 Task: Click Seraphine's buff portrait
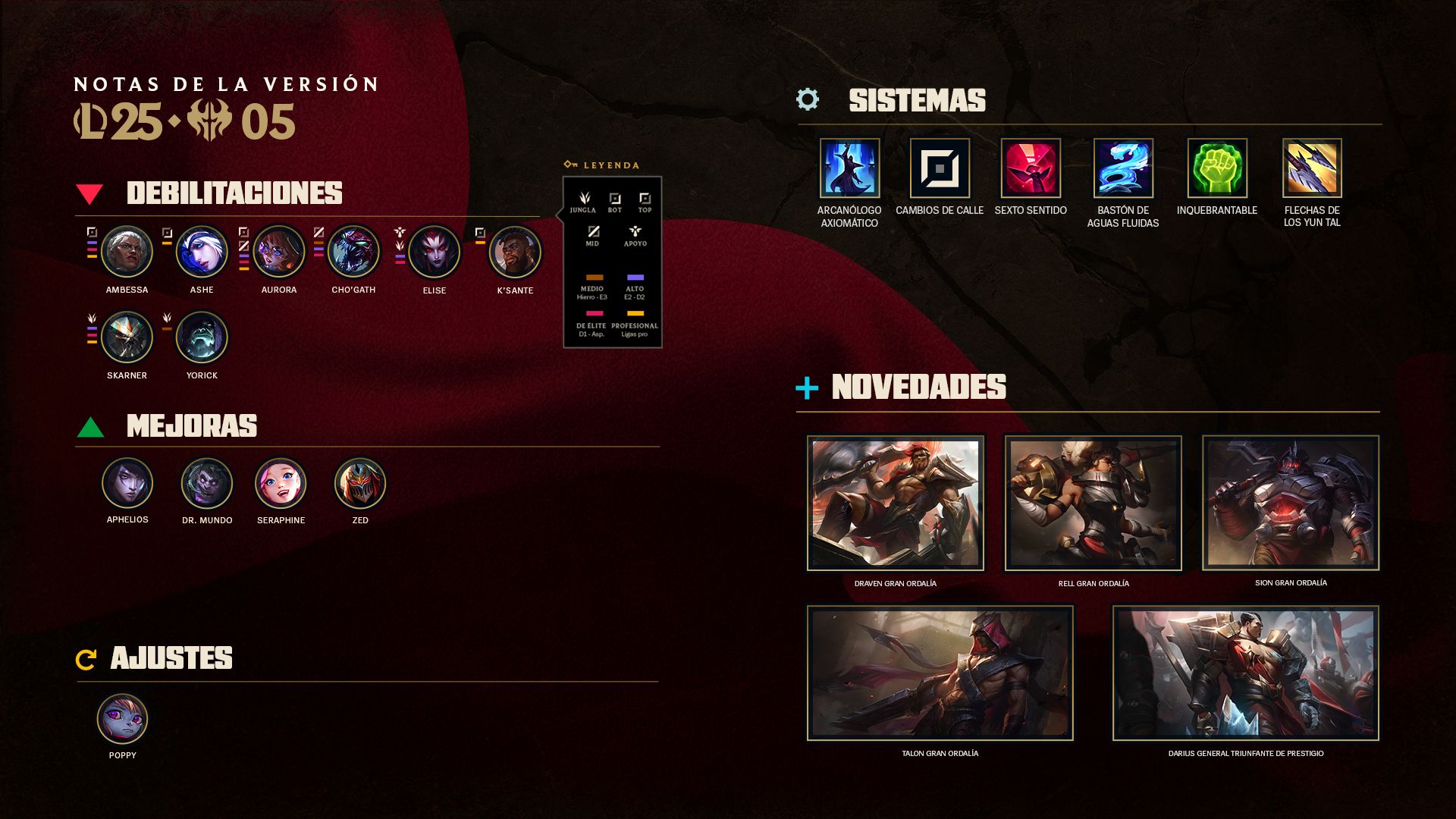point(281,484)
